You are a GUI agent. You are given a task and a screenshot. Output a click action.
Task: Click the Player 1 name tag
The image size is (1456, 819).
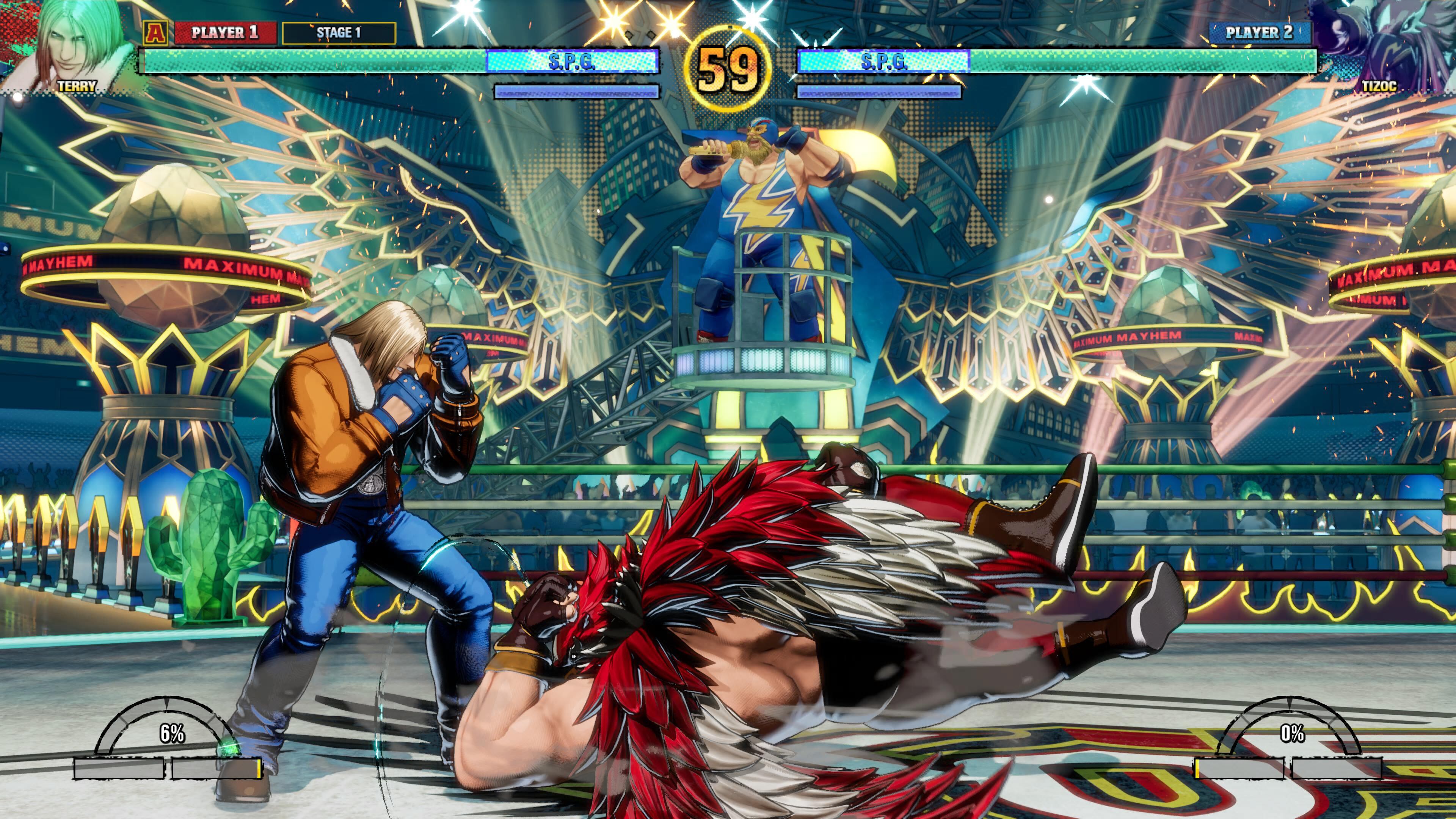click(x=225, y=33)
